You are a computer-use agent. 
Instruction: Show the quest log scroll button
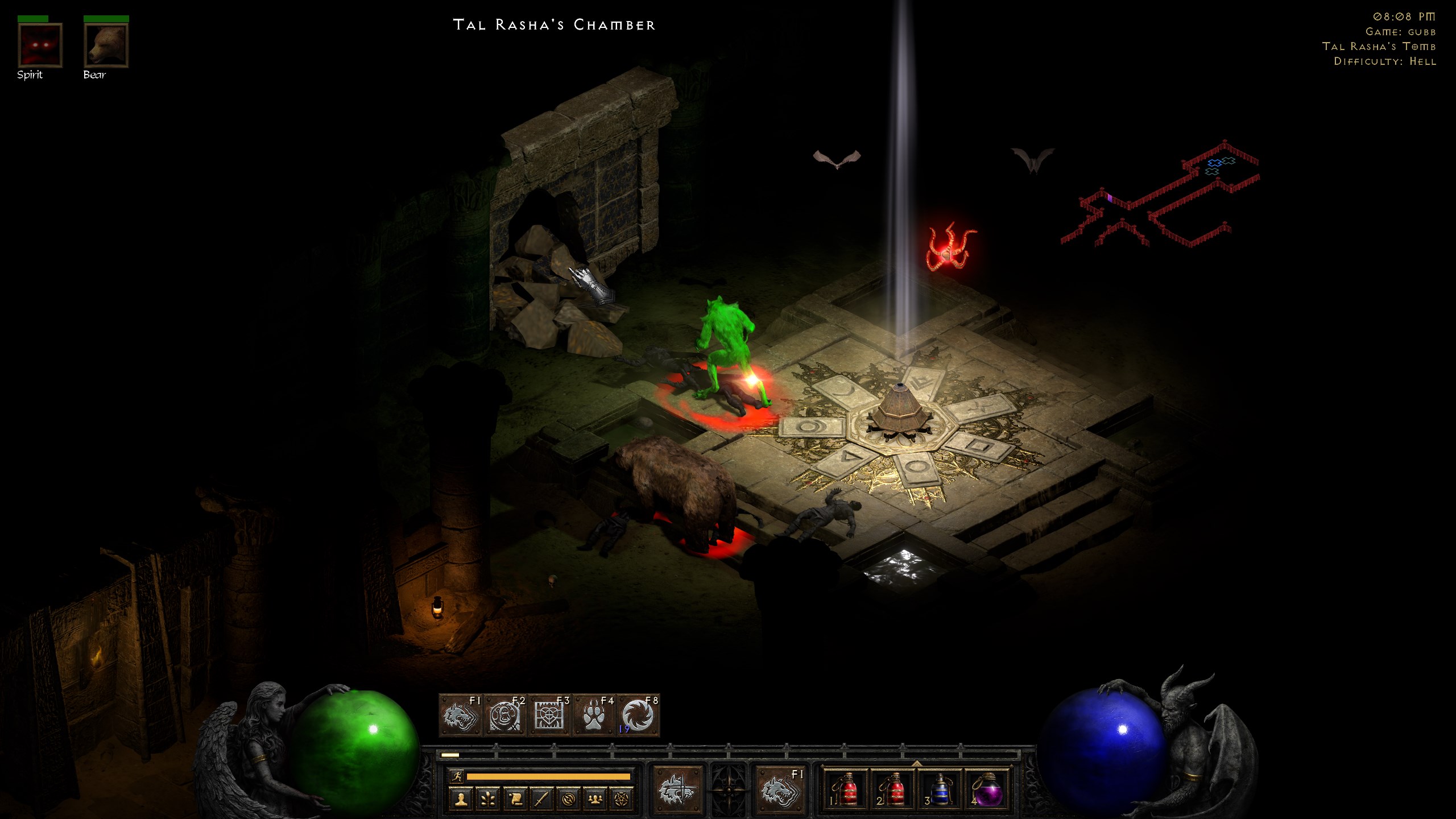[514, 799]
